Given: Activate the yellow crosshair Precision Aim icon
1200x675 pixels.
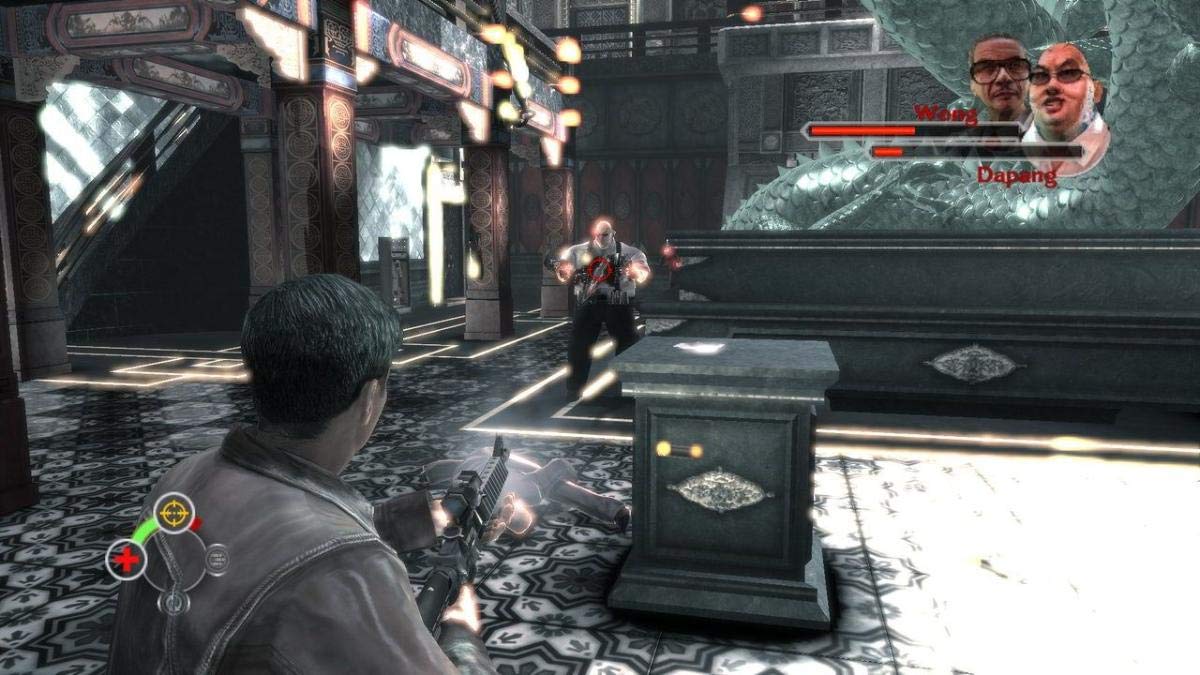Looking at the screenshot, I should (174, 512).
